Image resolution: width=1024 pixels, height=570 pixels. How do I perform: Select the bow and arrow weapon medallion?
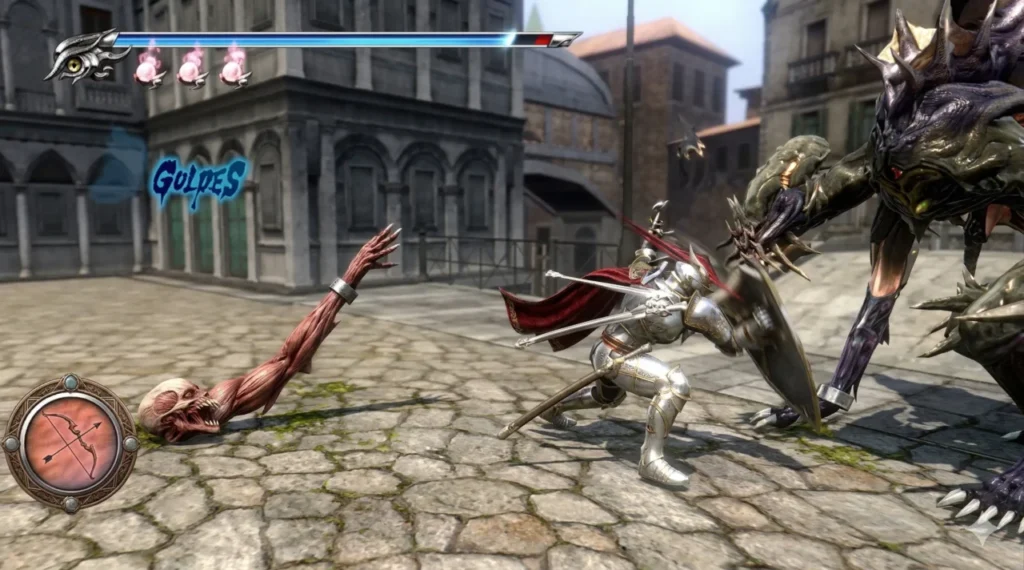click(70, 440)
